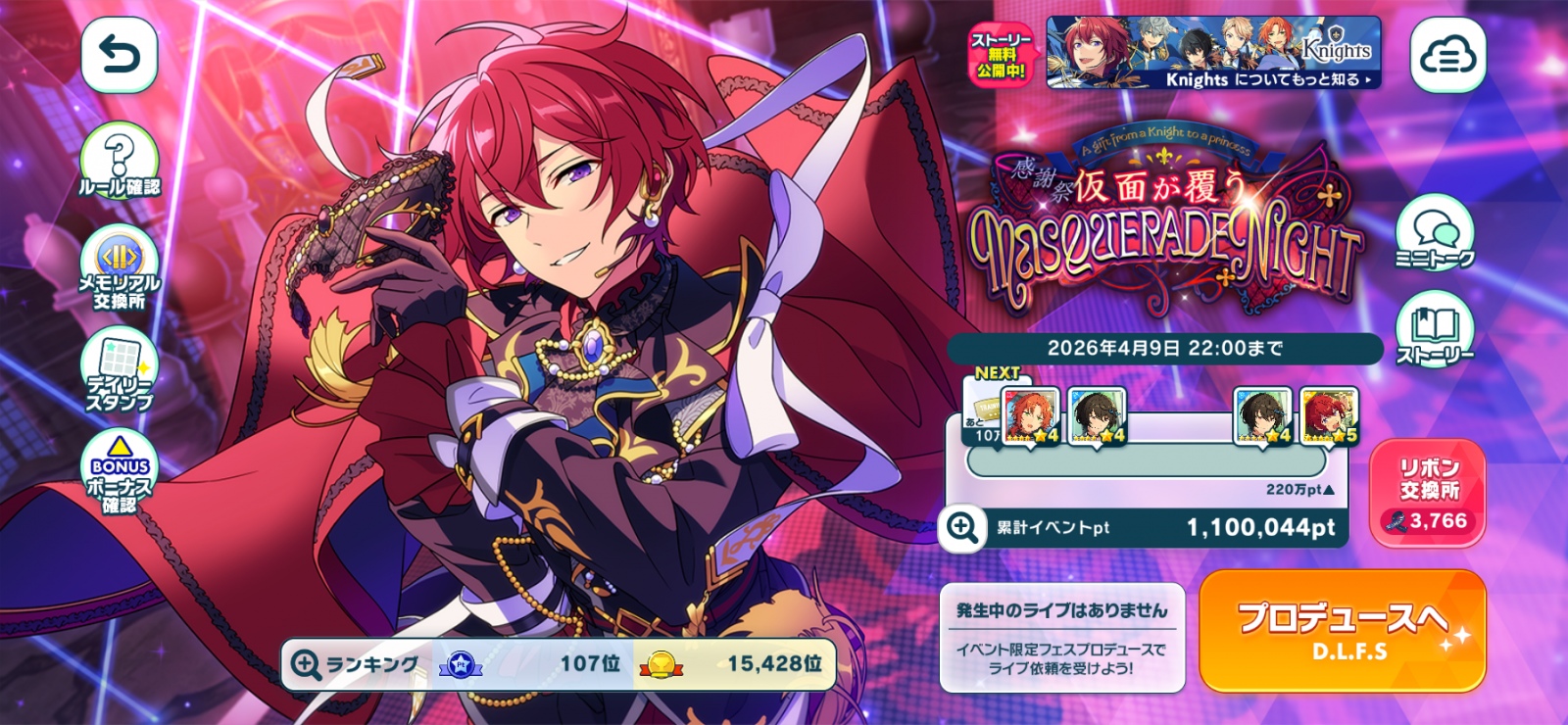
Task: Select the NEXT reward card thumbnail
Action: (1031, 416)
